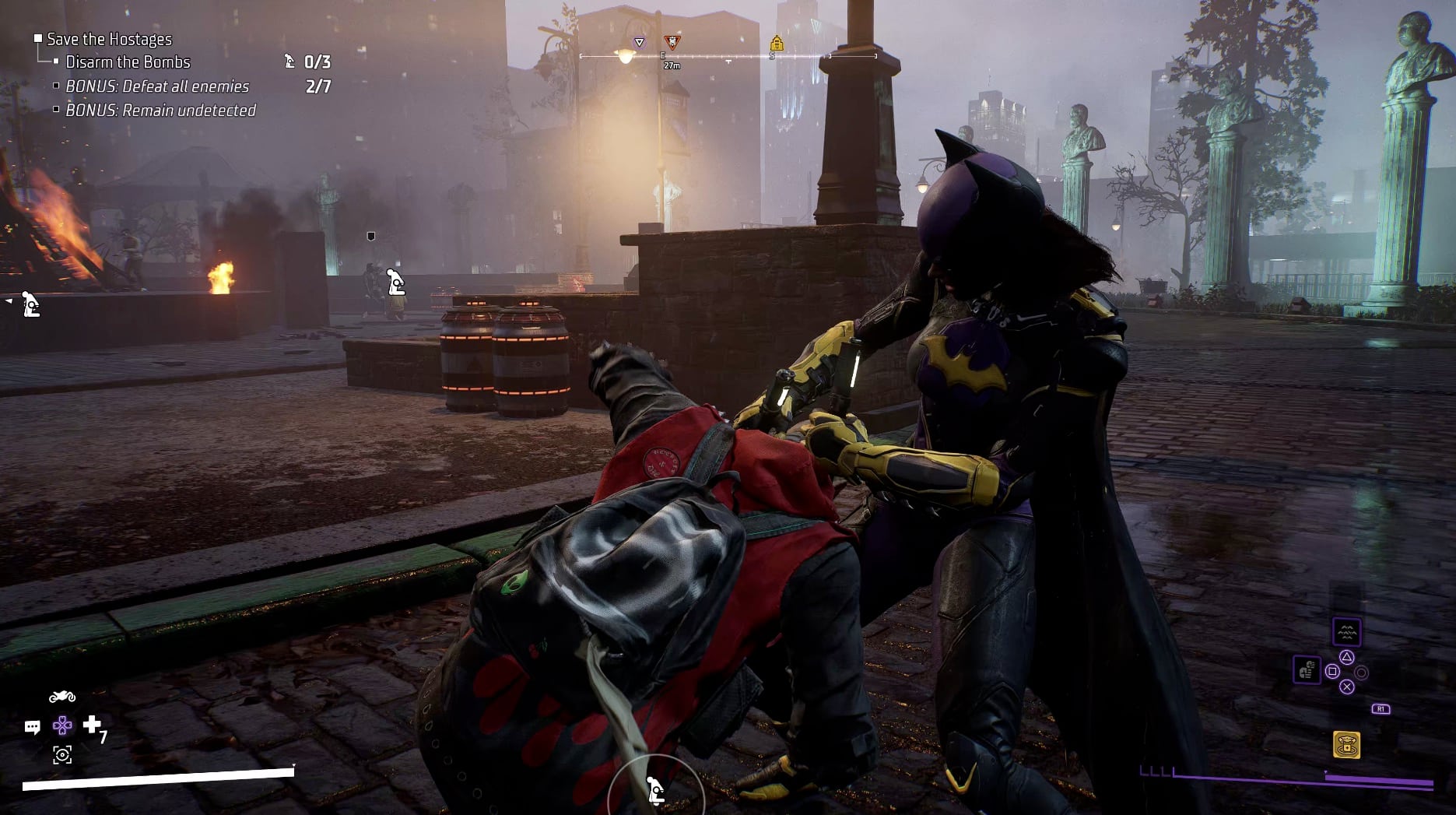1456x815 pixels.
Task: Click the bomb marker at screen bottom
Action: point(656,790)
